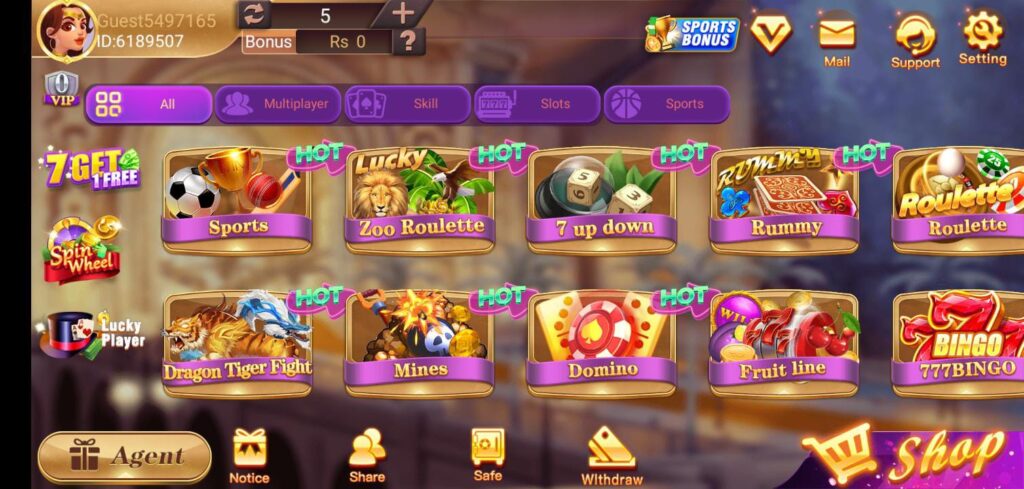Show the Slots category
1024x489 pixels.
coord(537,104)
